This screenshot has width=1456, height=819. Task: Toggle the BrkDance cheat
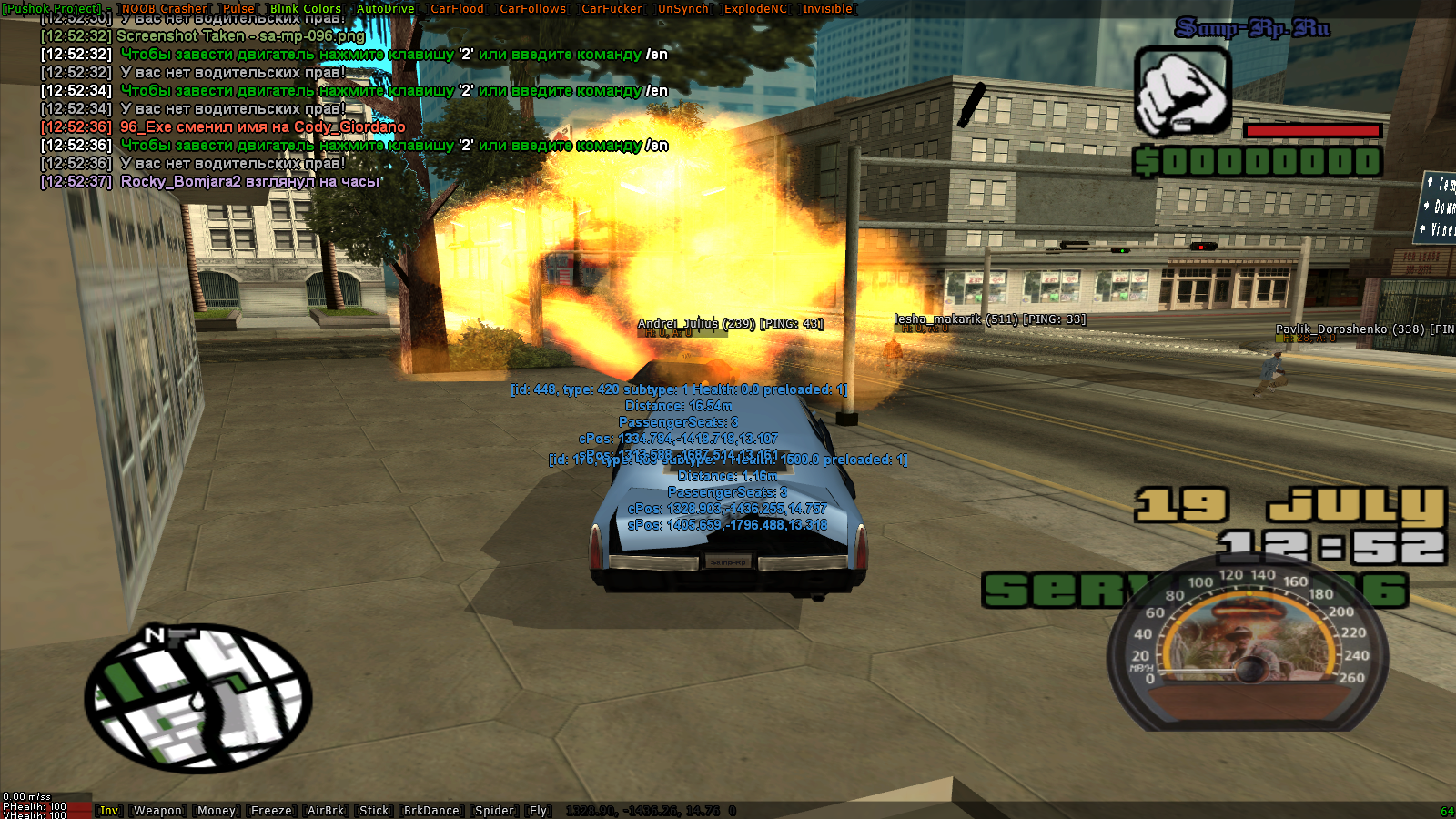point(431,811)
